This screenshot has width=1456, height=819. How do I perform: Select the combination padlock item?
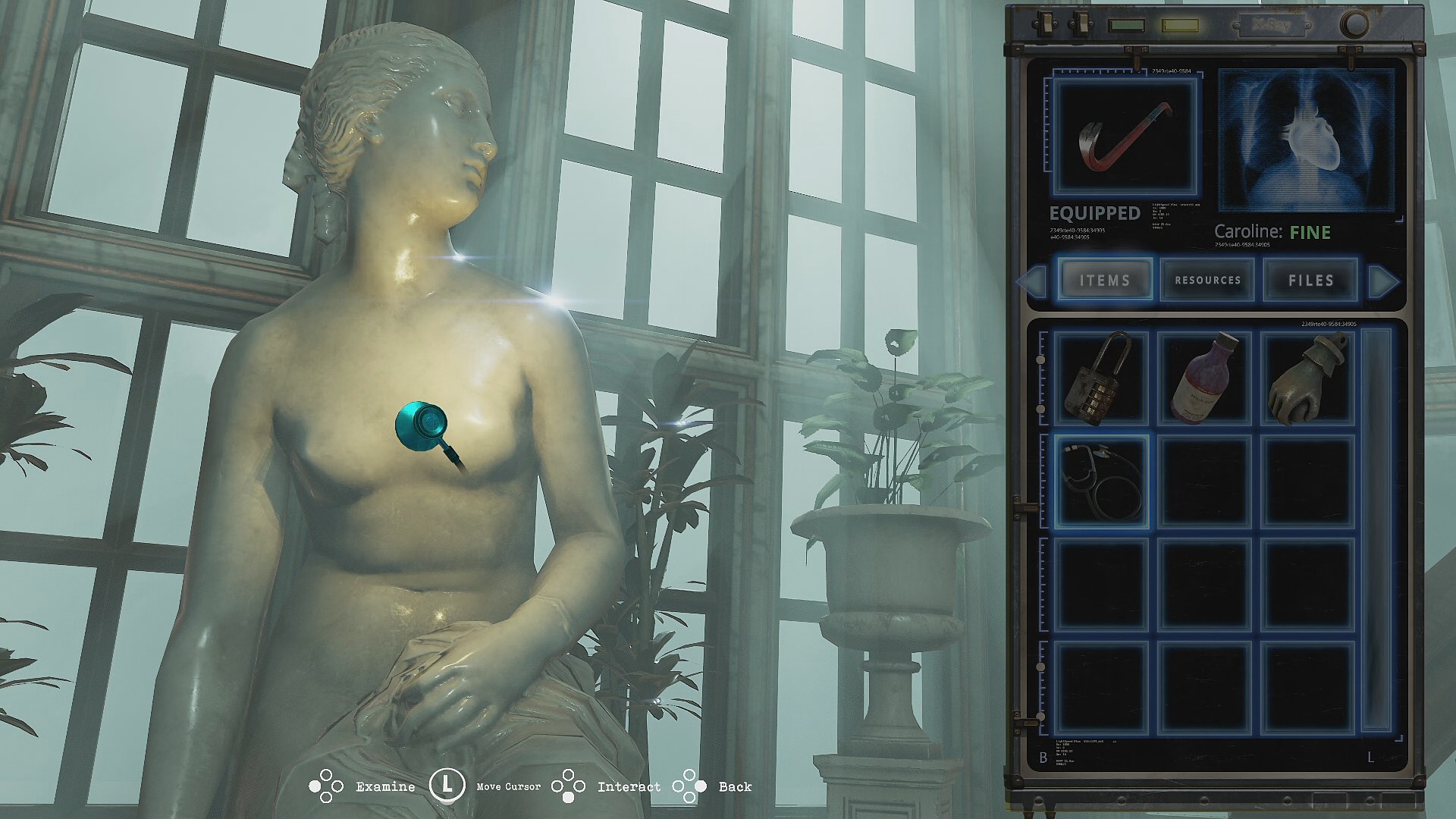pos(1100,378)
